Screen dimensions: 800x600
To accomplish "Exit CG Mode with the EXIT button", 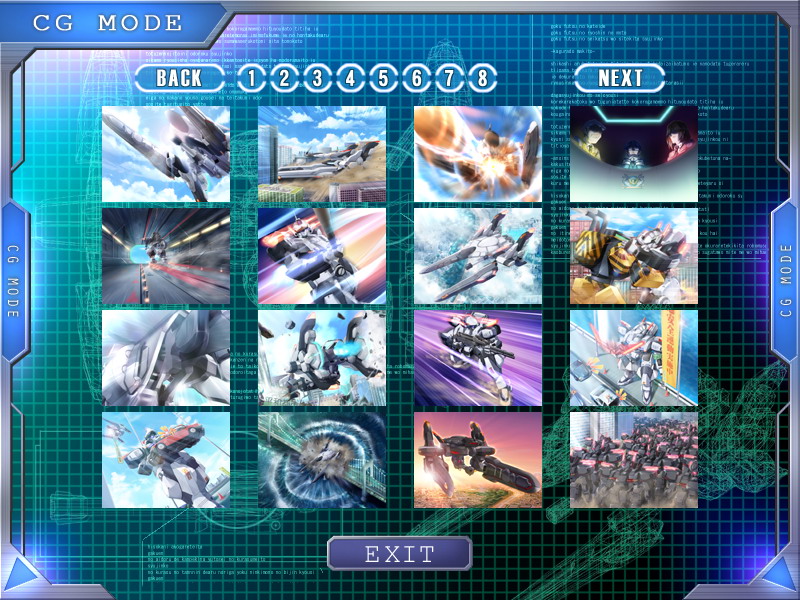I will tap(399, 553).
